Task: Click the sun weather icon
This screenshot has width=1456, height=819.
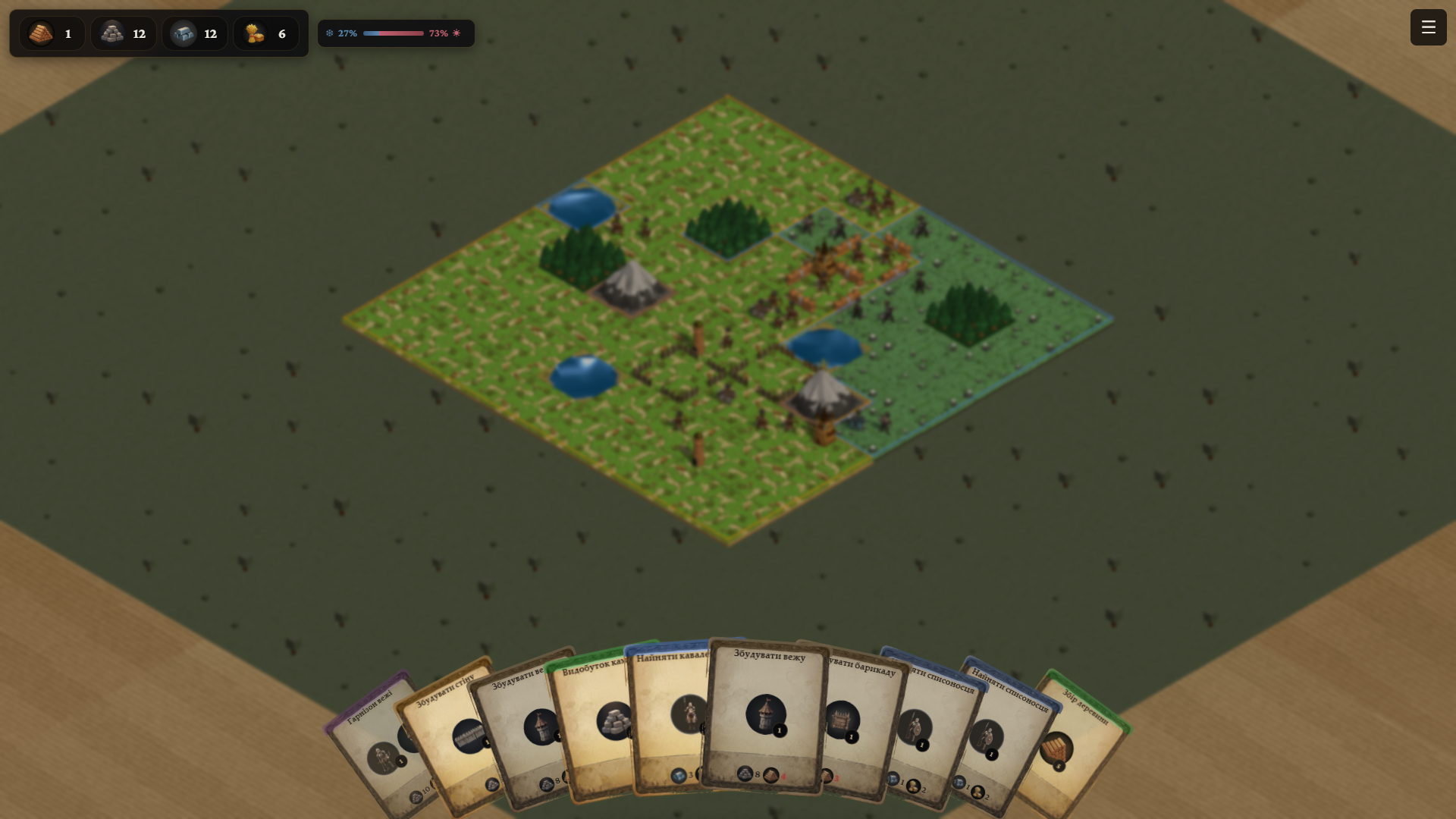Action: (x=456, y=33)
